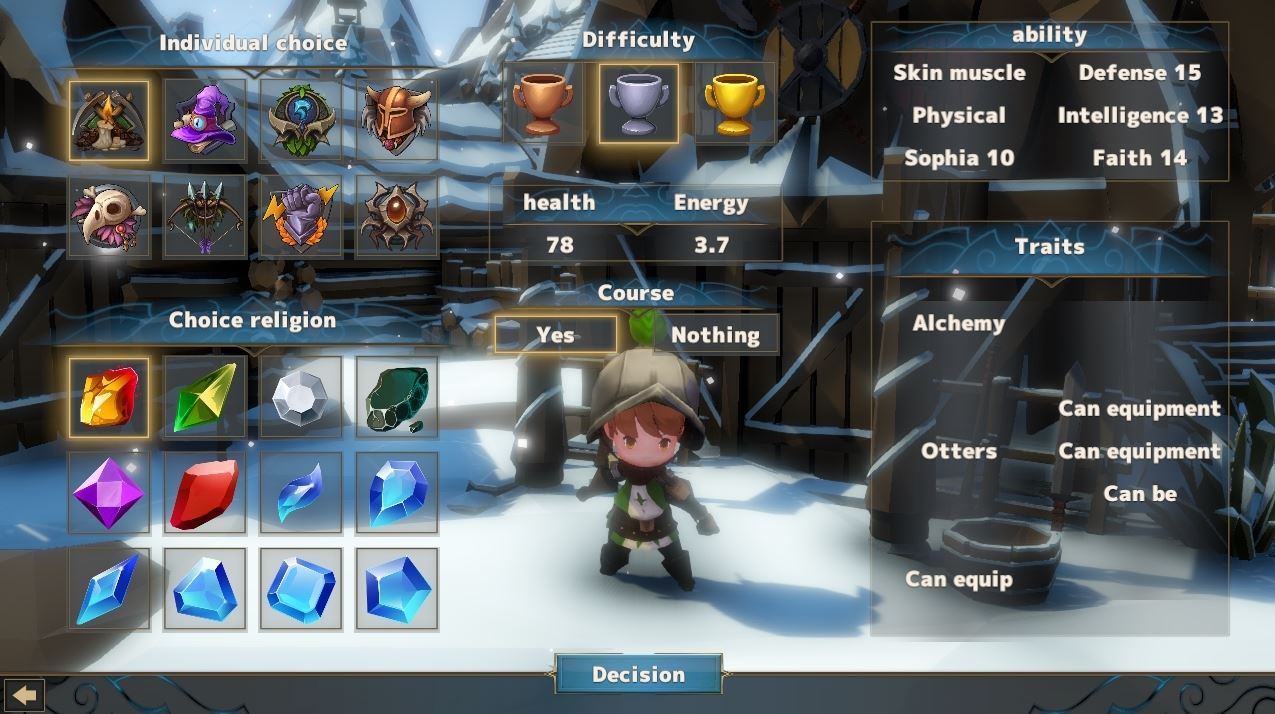Select the purple octahedron gem religion
The width and height of the screenshot is (1275, 714).
pos(109,493)
